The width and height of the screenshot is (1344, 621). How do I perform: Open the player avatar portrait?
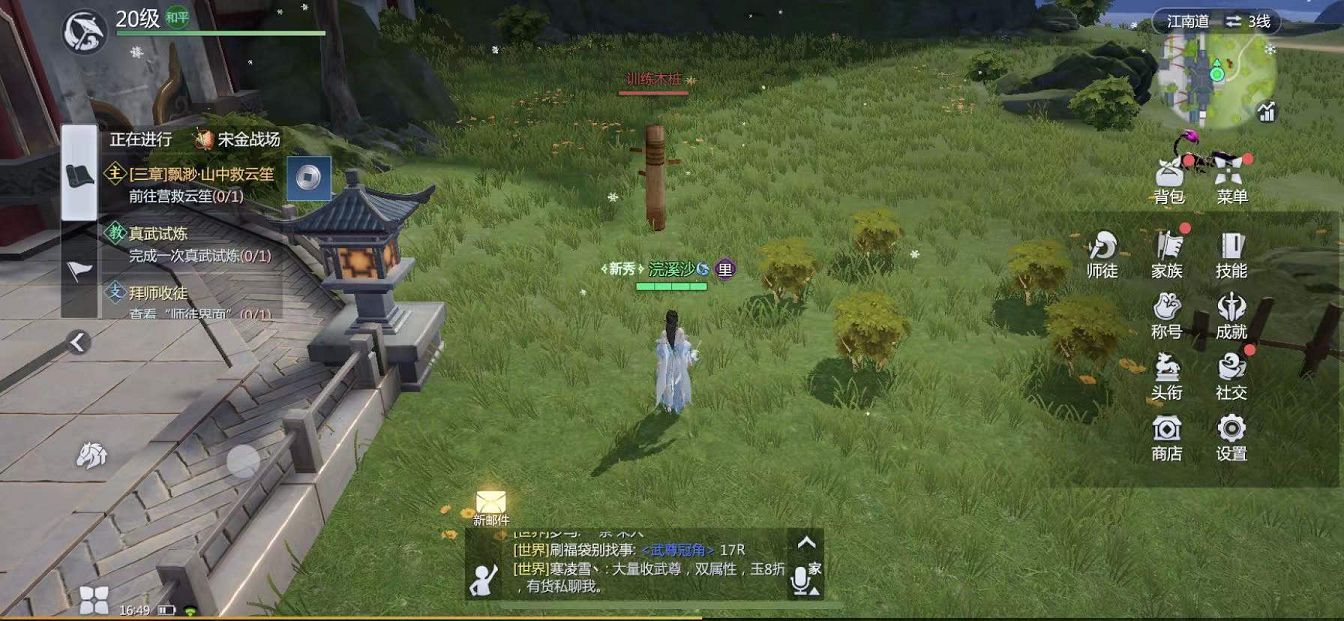(x=84, y=32)
